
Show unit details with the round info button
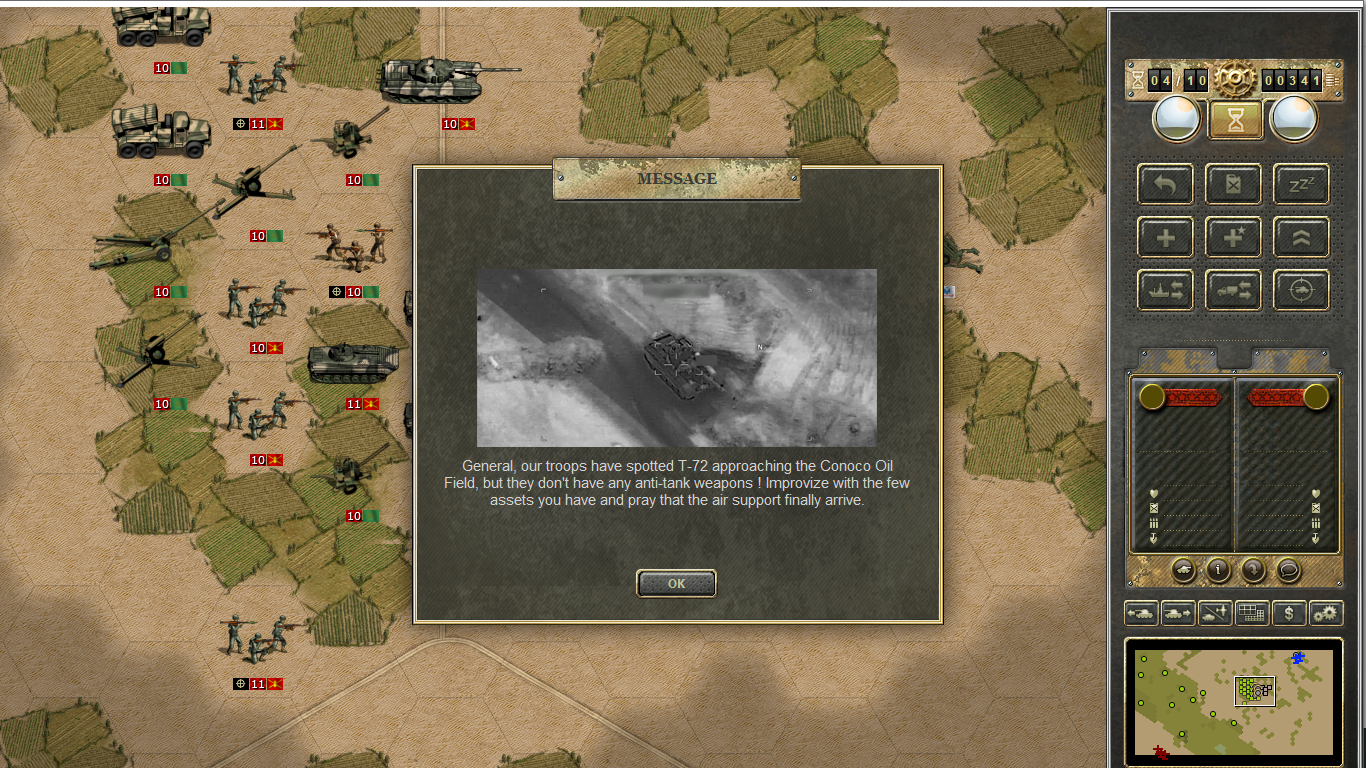[x=1218, y=569]
